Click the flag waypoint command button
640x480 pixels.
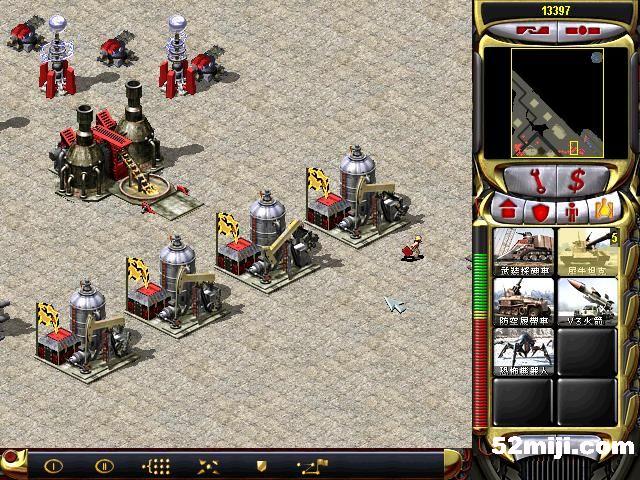[313, 465]
